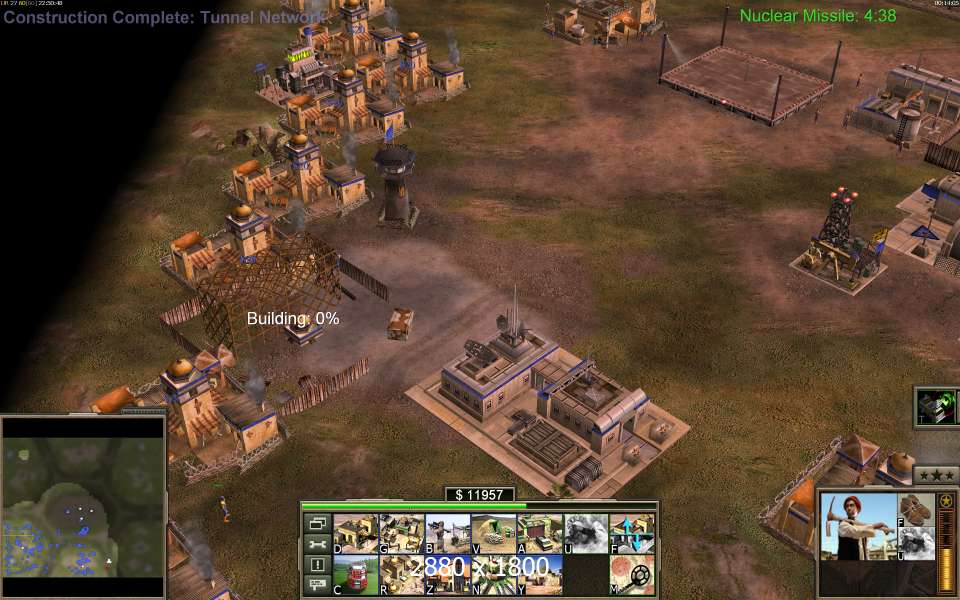Click the overlapping windows button
The height and width of the screenshot is (600, 960).
tap(317, 523)
